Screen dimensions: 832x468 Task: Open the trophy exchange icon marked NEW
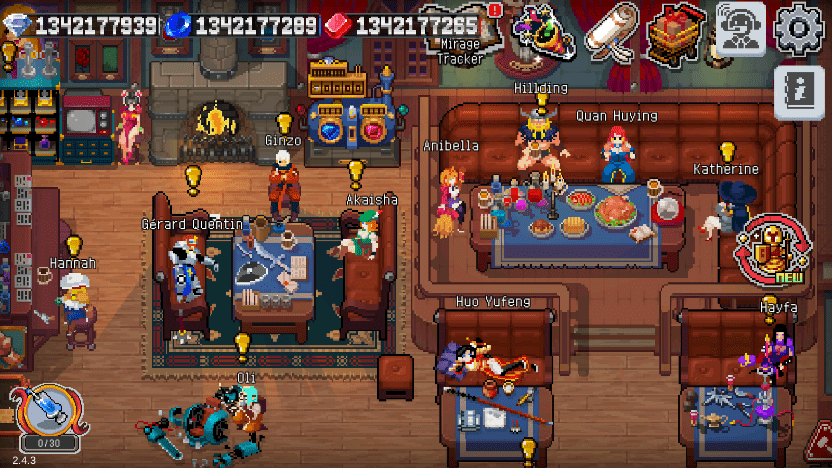pyautogui.click(x=771, y=246)
